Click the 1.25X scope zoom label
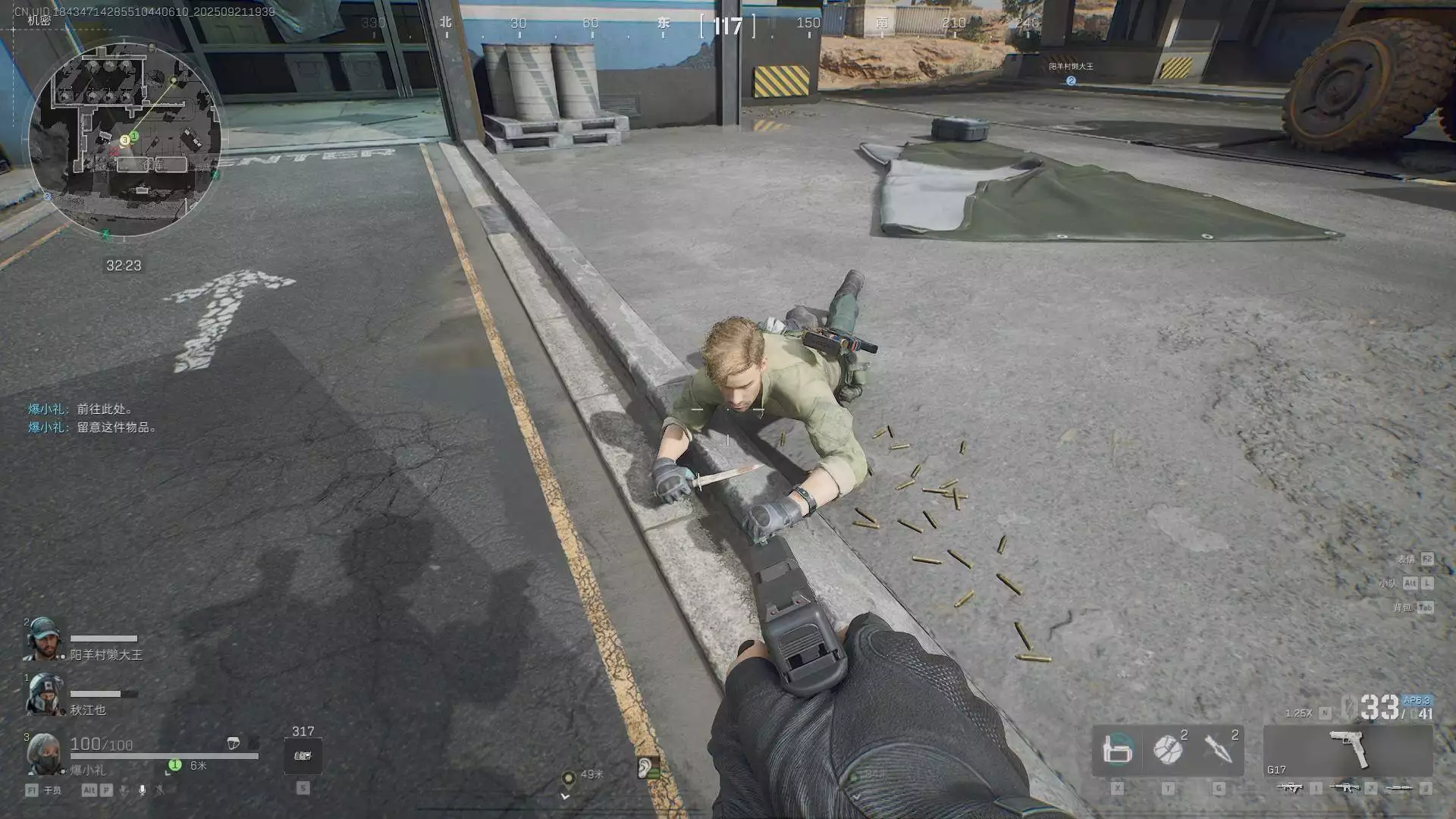The height and width of the screenshot is (819, 1456). pos(1298,714)
